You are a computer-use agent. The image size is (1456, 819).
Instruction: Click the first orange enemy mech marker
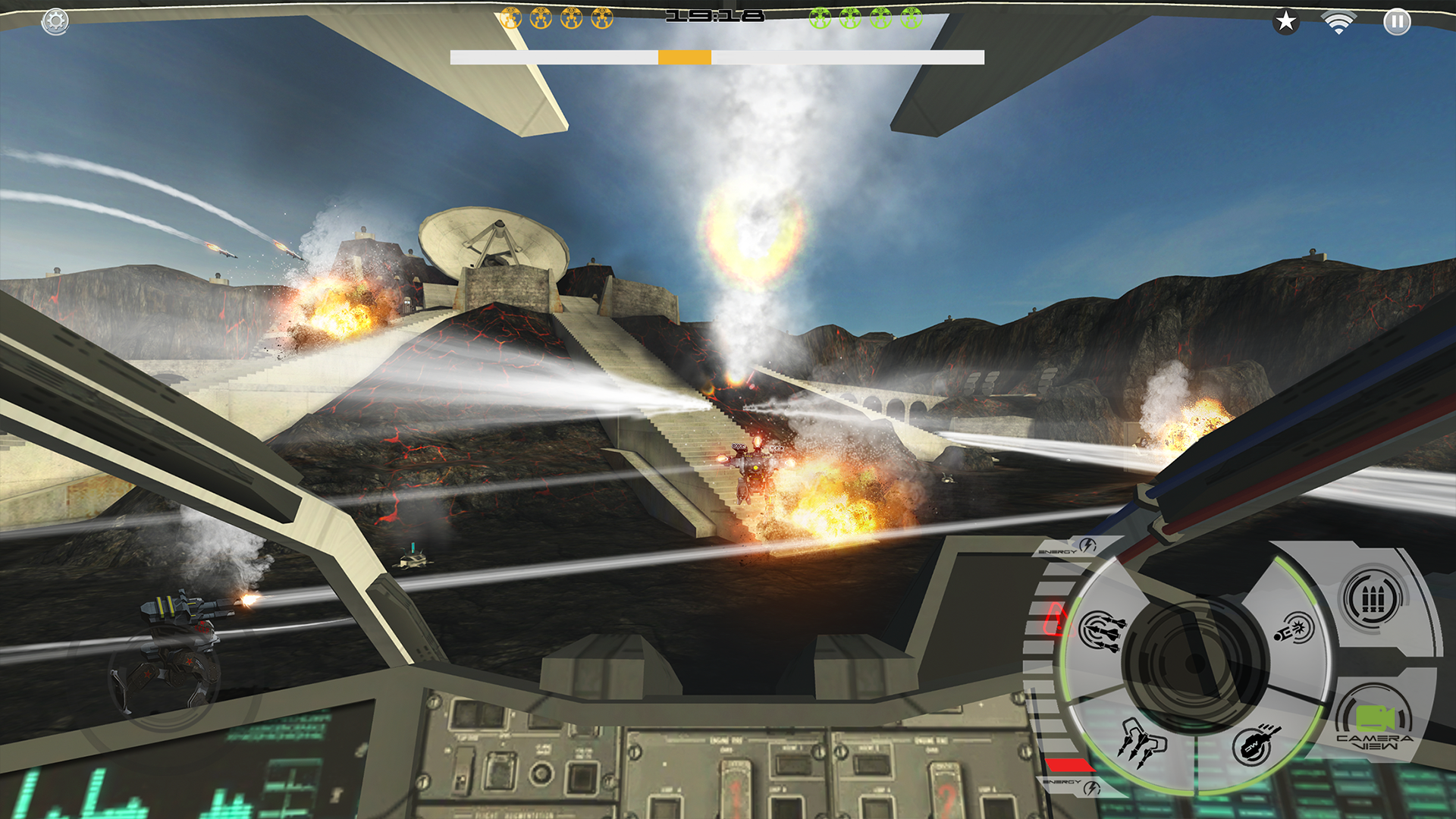510,18
